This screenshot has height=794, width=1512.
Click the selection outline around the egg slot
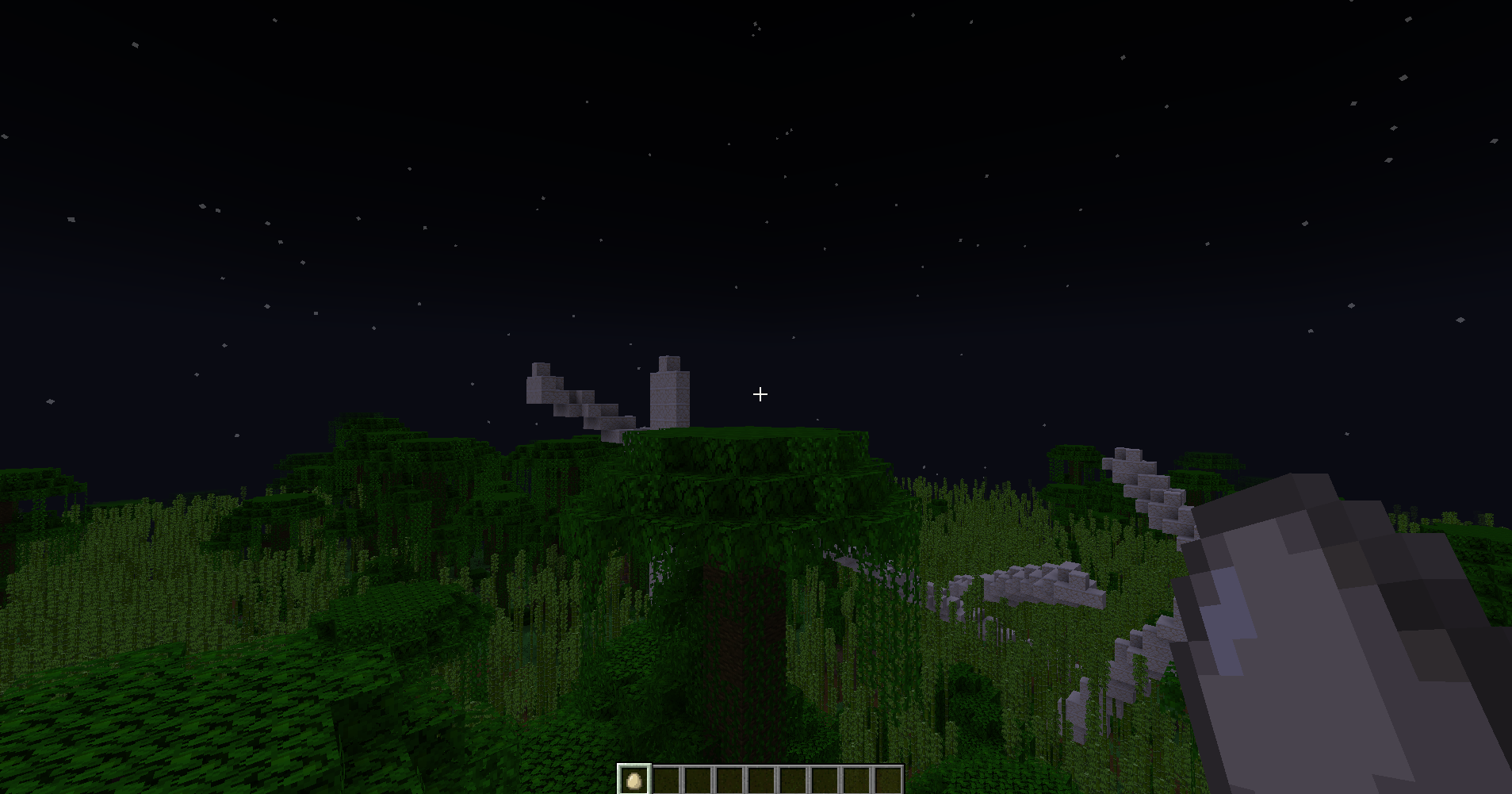coord(634,762)
